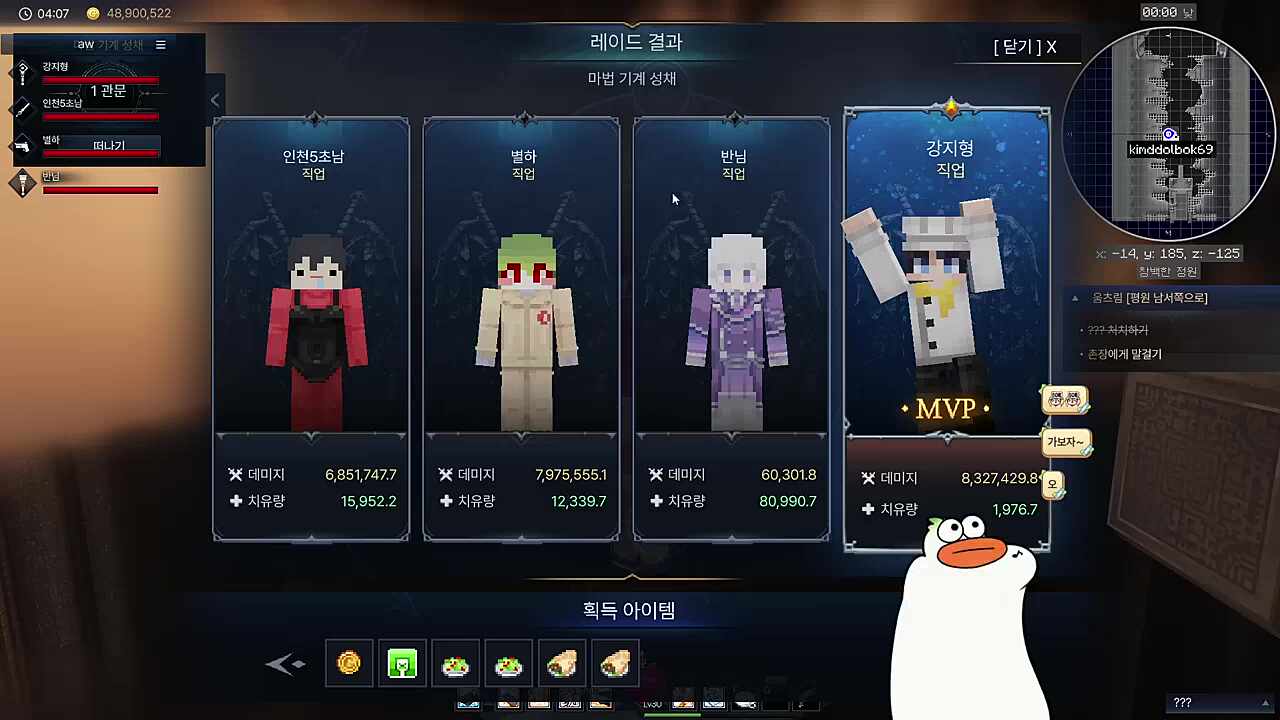Select the green item icon beside the coin
Viewport: 1280px width, 720px height.
click(402, 663)
